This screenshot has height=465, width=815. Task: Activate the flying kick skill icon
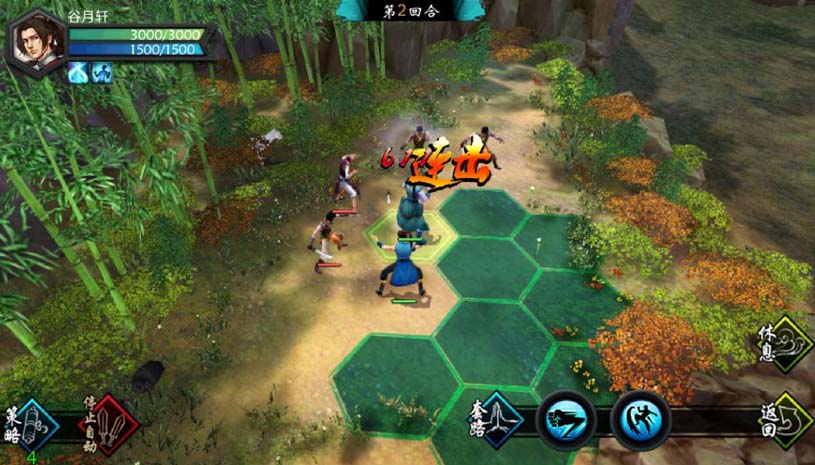(x=640, y=420)
